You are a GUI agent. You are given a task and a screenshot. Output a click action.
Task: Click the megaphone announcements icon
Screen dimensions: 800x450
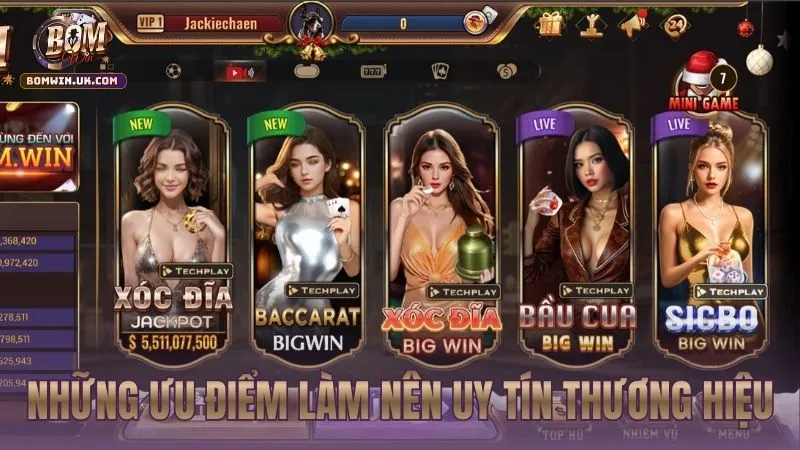(633, 23)
